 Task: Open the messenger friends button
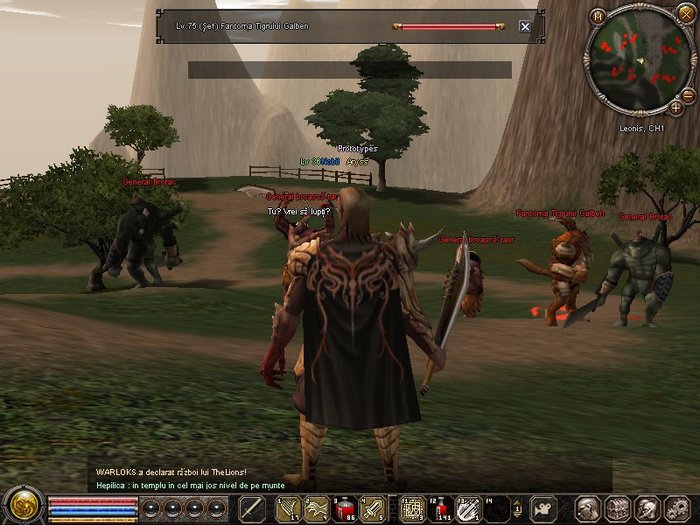pos(644,508)
